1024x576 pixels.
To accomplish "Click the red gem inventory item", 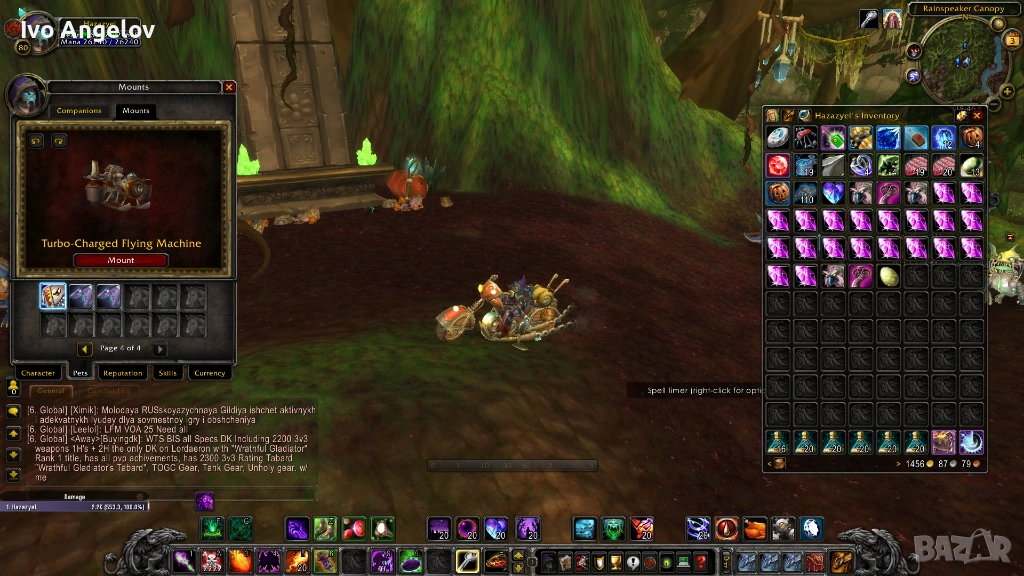I will click(778, 165).
